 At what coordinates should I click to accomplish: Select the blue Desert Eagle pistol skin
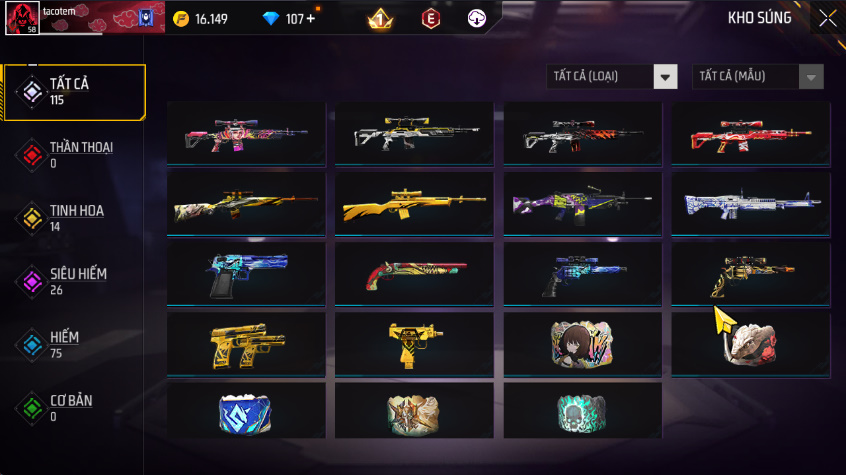pyautogui.click(x=245, y=273)
